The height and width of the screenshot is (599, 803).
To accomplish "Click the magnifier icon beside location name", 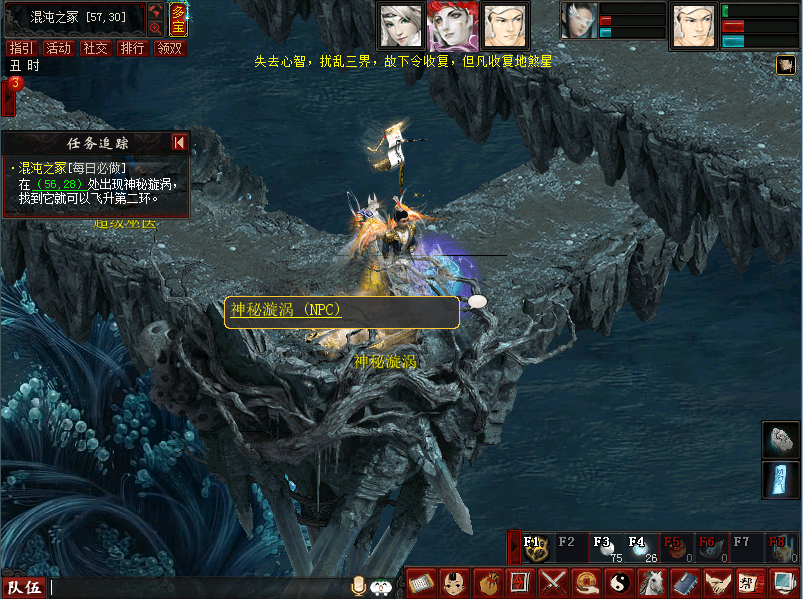I will point(156,28).
